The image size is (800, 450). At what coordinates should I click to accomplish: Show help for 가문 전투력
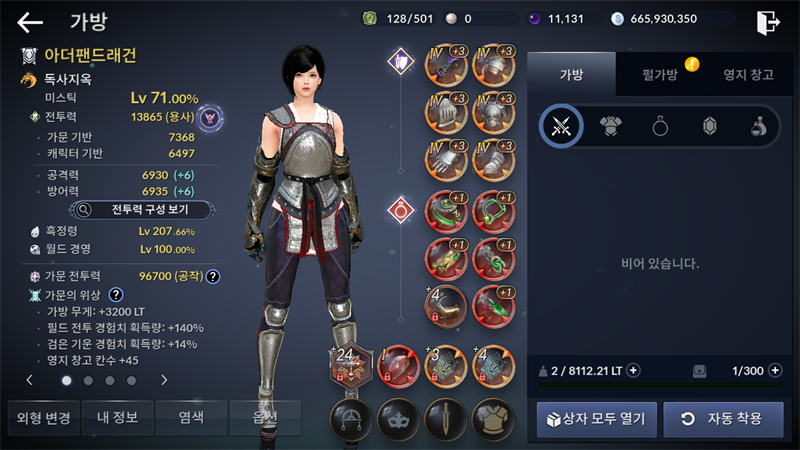click(213, 276)
